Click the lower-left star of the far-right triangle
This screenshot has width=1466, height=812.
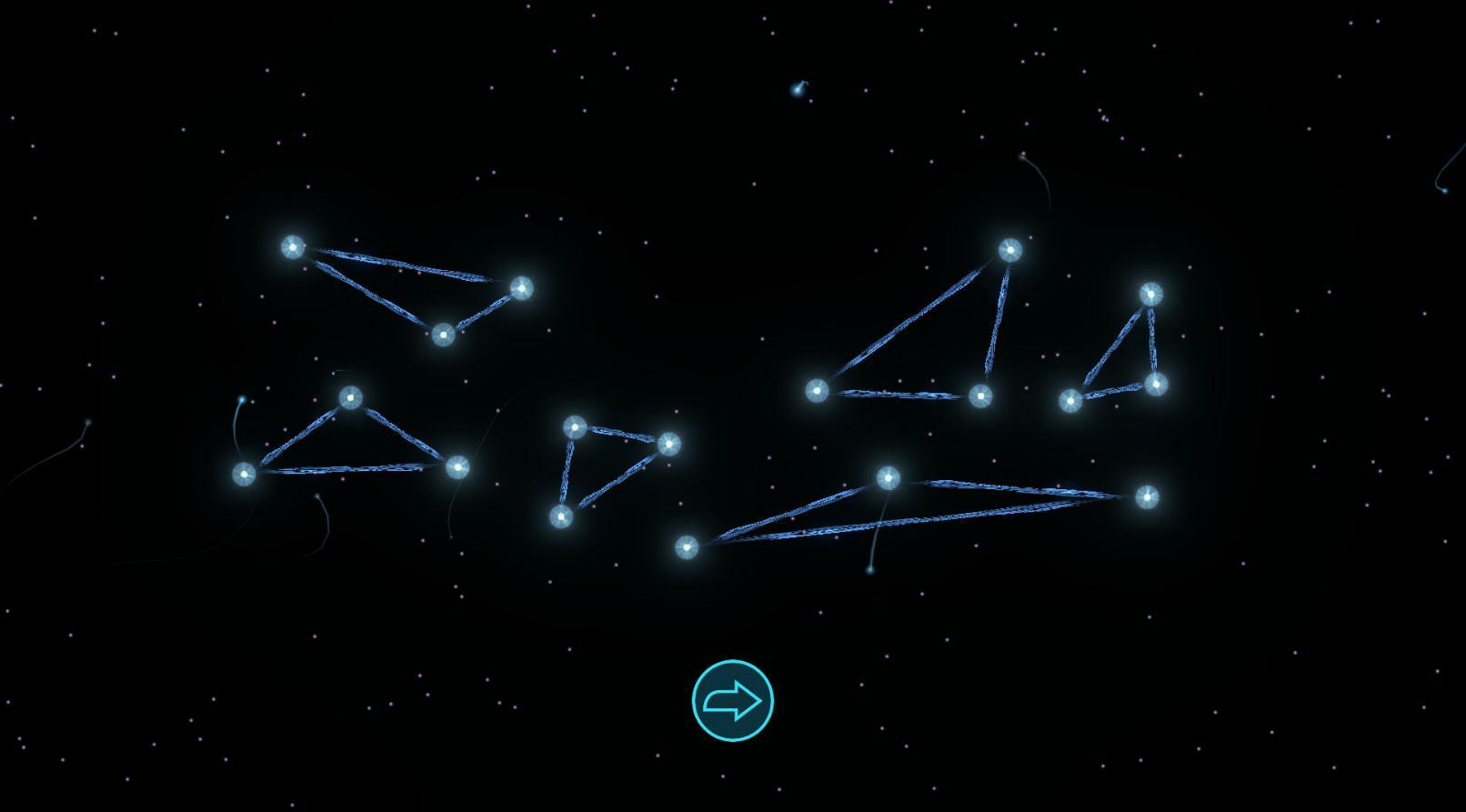[1071, 399]
